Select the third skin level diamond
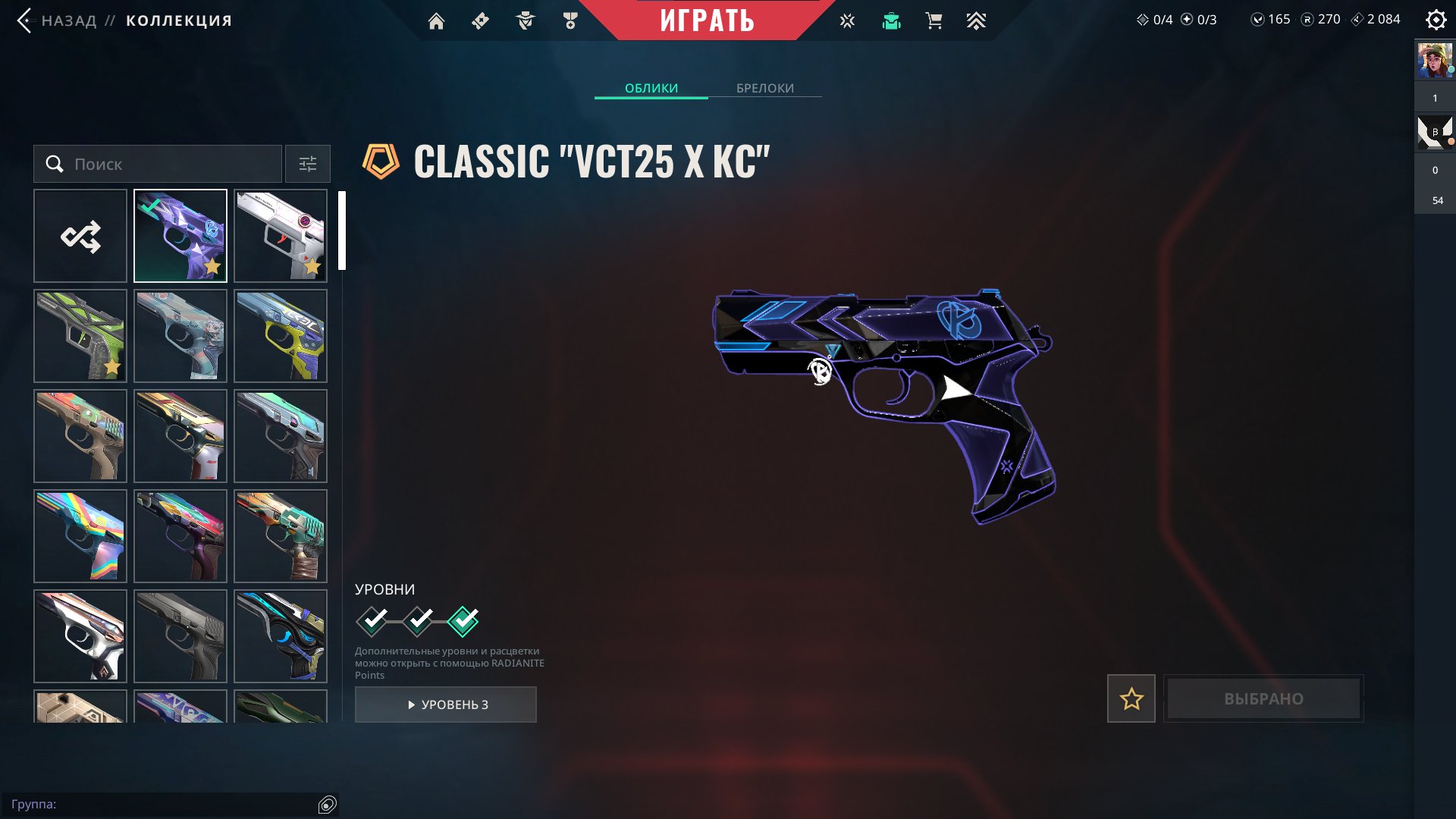1456x819 pixels. pyautogui.click(x=463, y=621)
